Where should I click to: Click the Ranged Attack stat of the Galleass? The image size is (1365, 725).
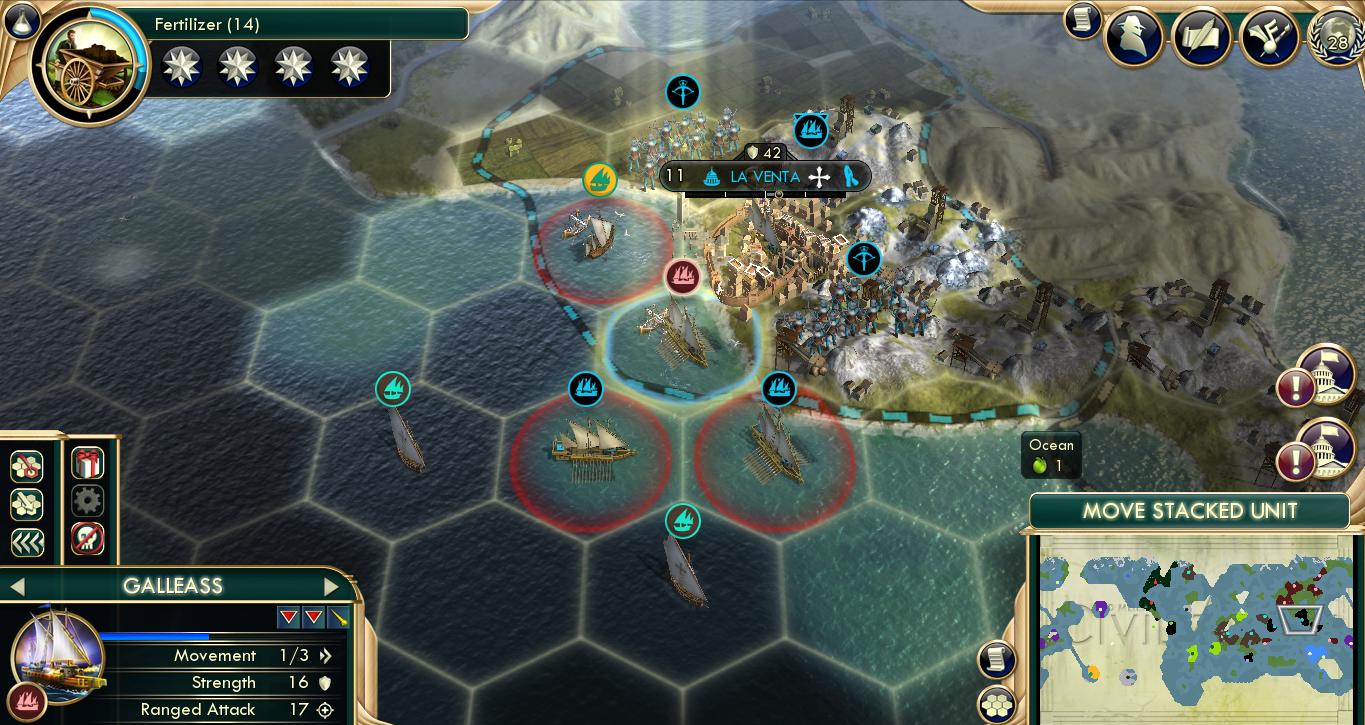click(223, 710)
